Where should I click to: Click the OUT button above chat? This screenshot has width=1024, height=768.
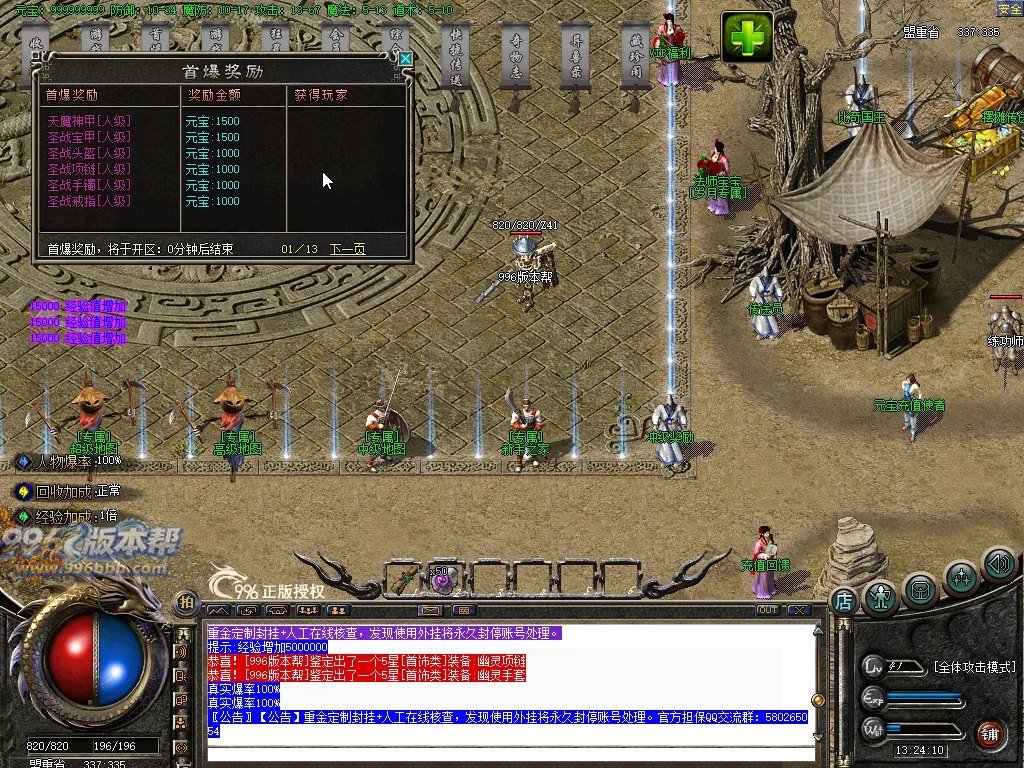767,610
